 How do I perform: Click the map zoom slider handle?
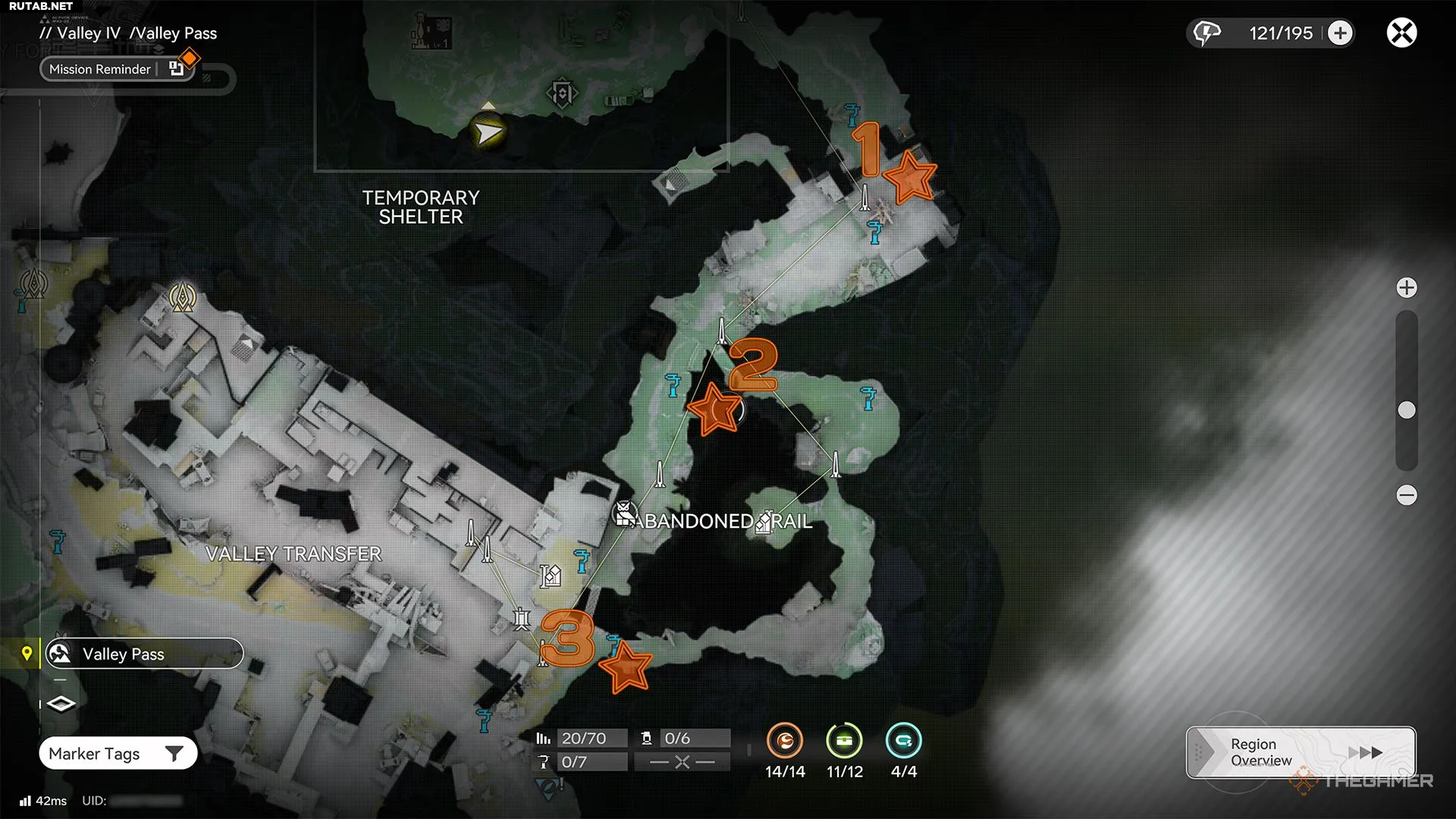1407,410
